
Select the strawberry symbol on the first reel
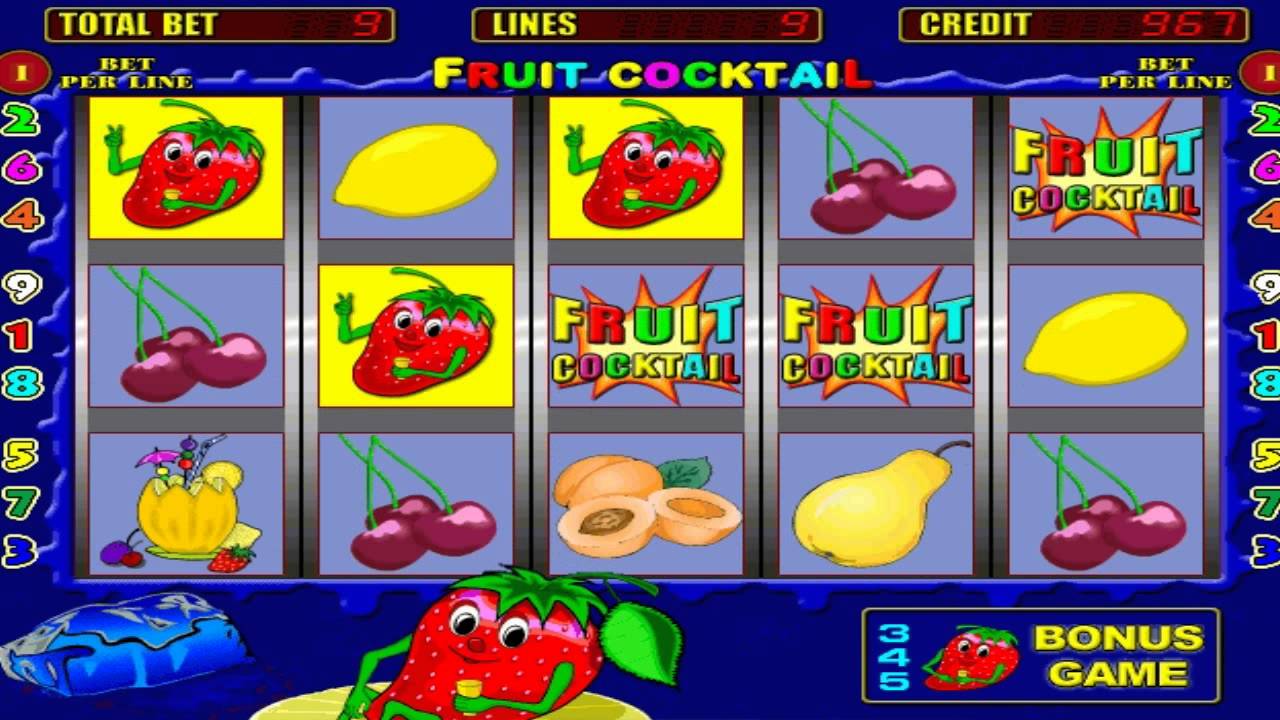185,170
